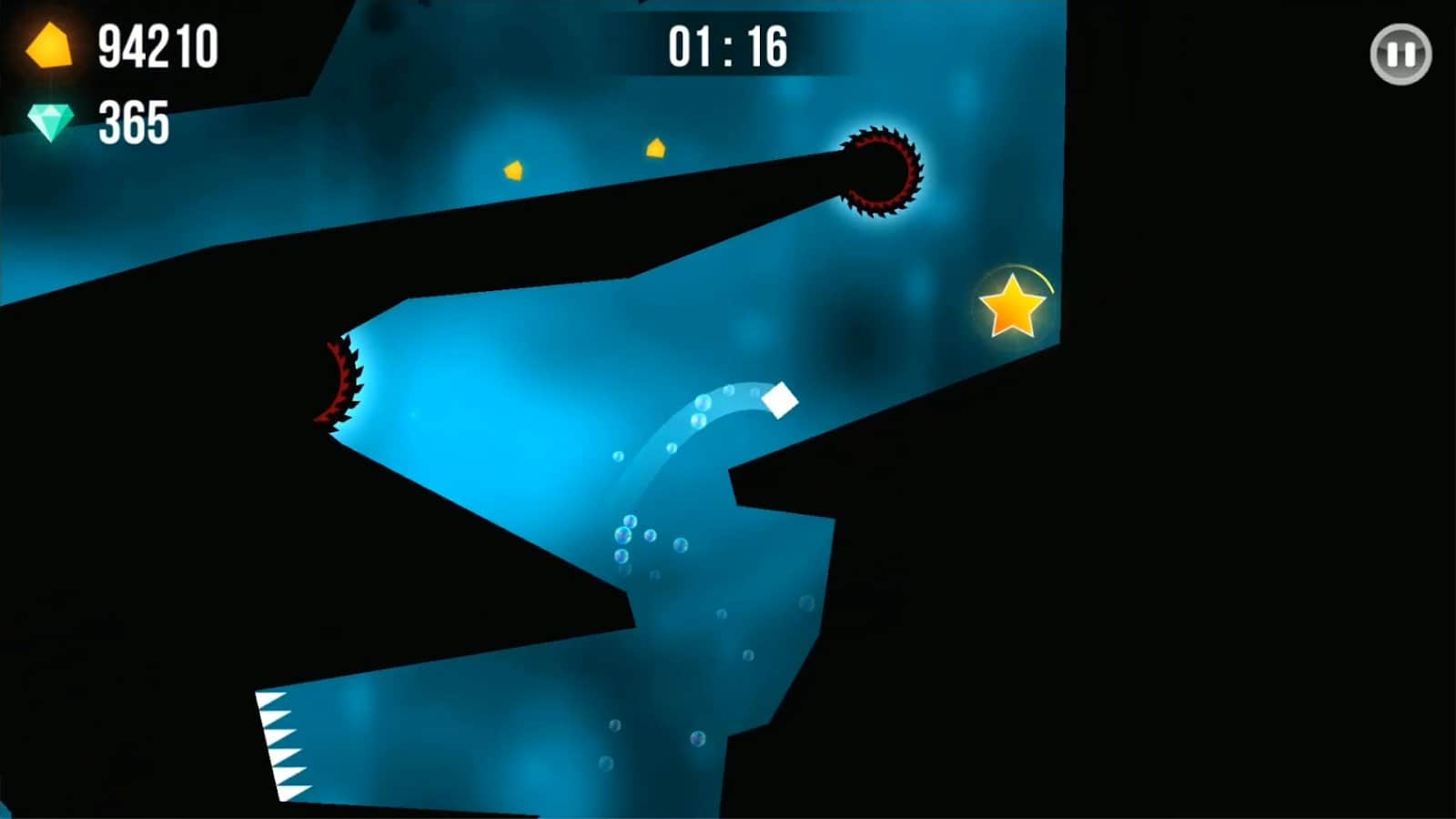Click the yellow coin icon in the HUD
1456x819 pixels.
point(50,47)
